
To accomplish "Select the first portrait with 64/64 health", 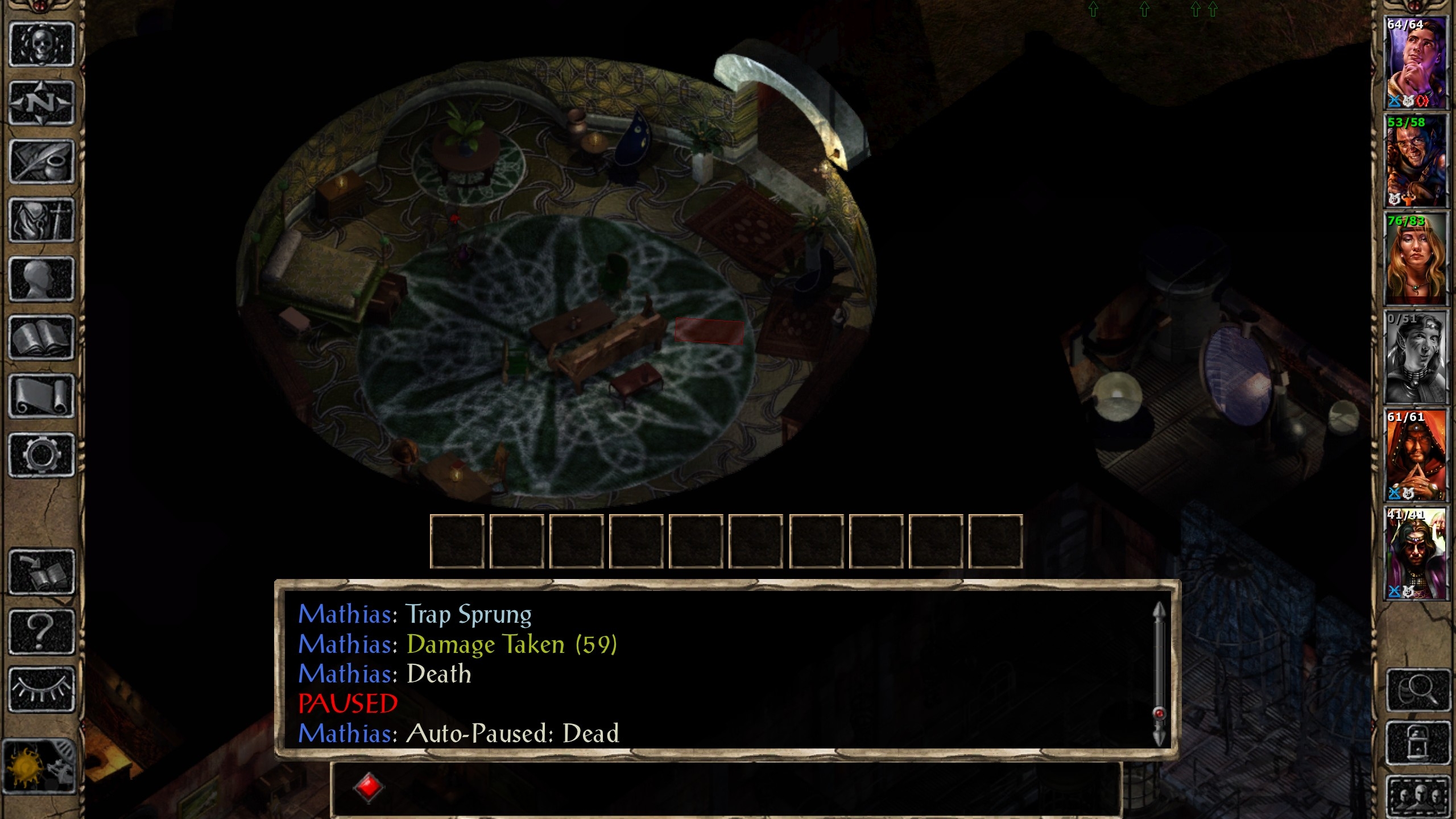I will [x=1415, y=63].
